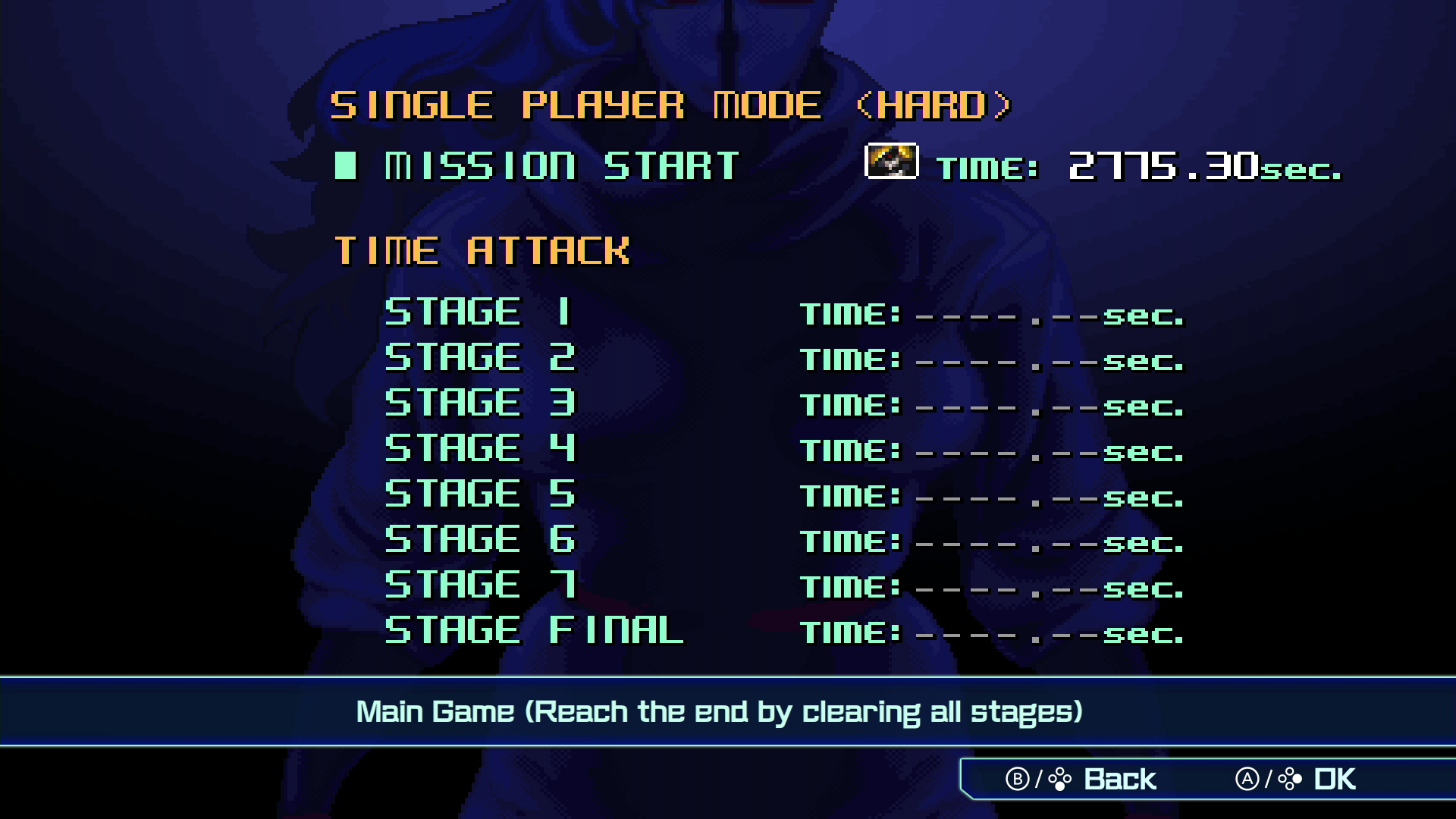Select Stage 6 in the list
Image resolution: width=1456 pixels, height=819 pixels.
tap(480, 539)
